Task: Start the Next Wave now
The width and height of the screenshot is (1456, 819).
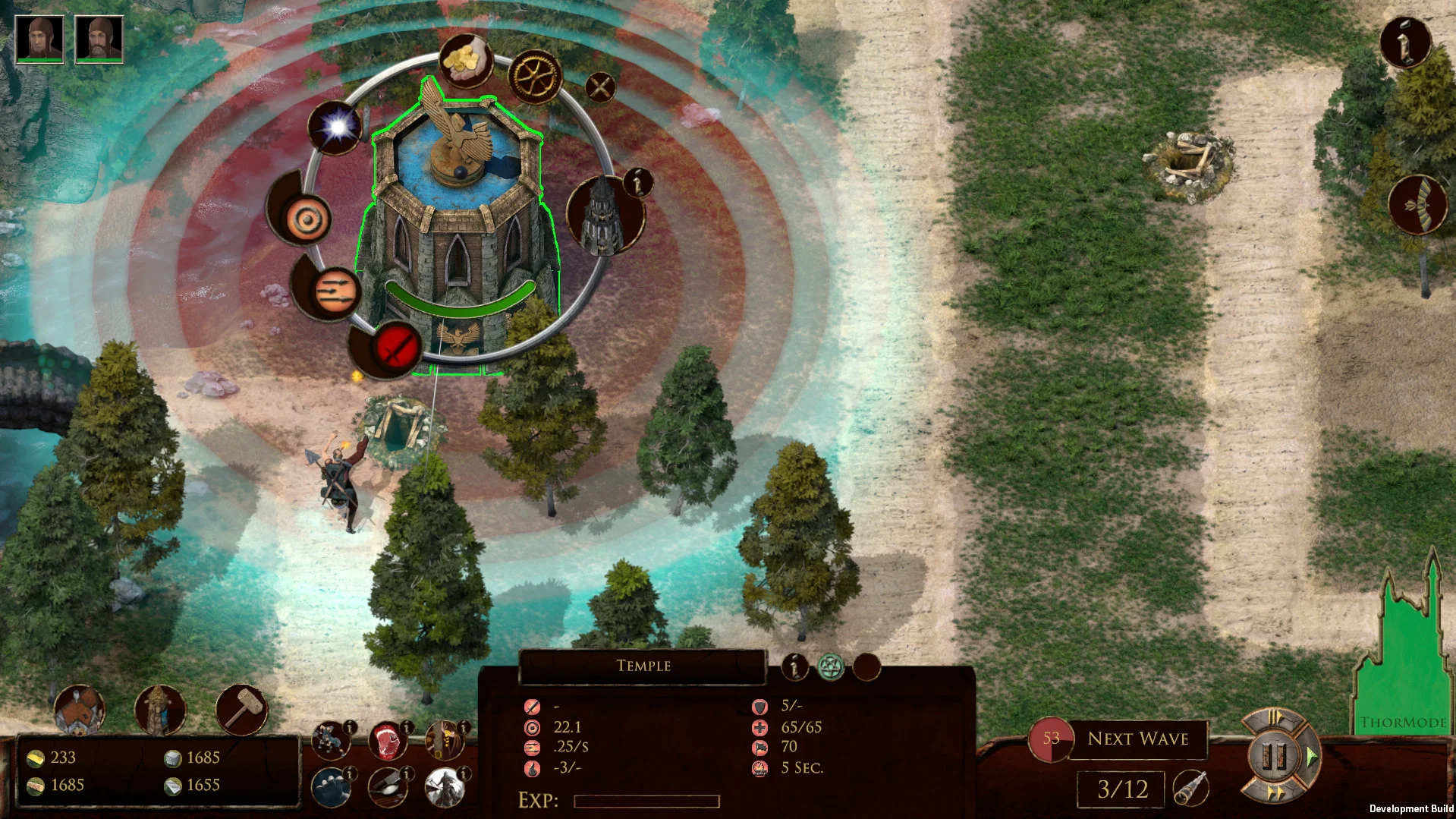Action: coord(1137,739)
